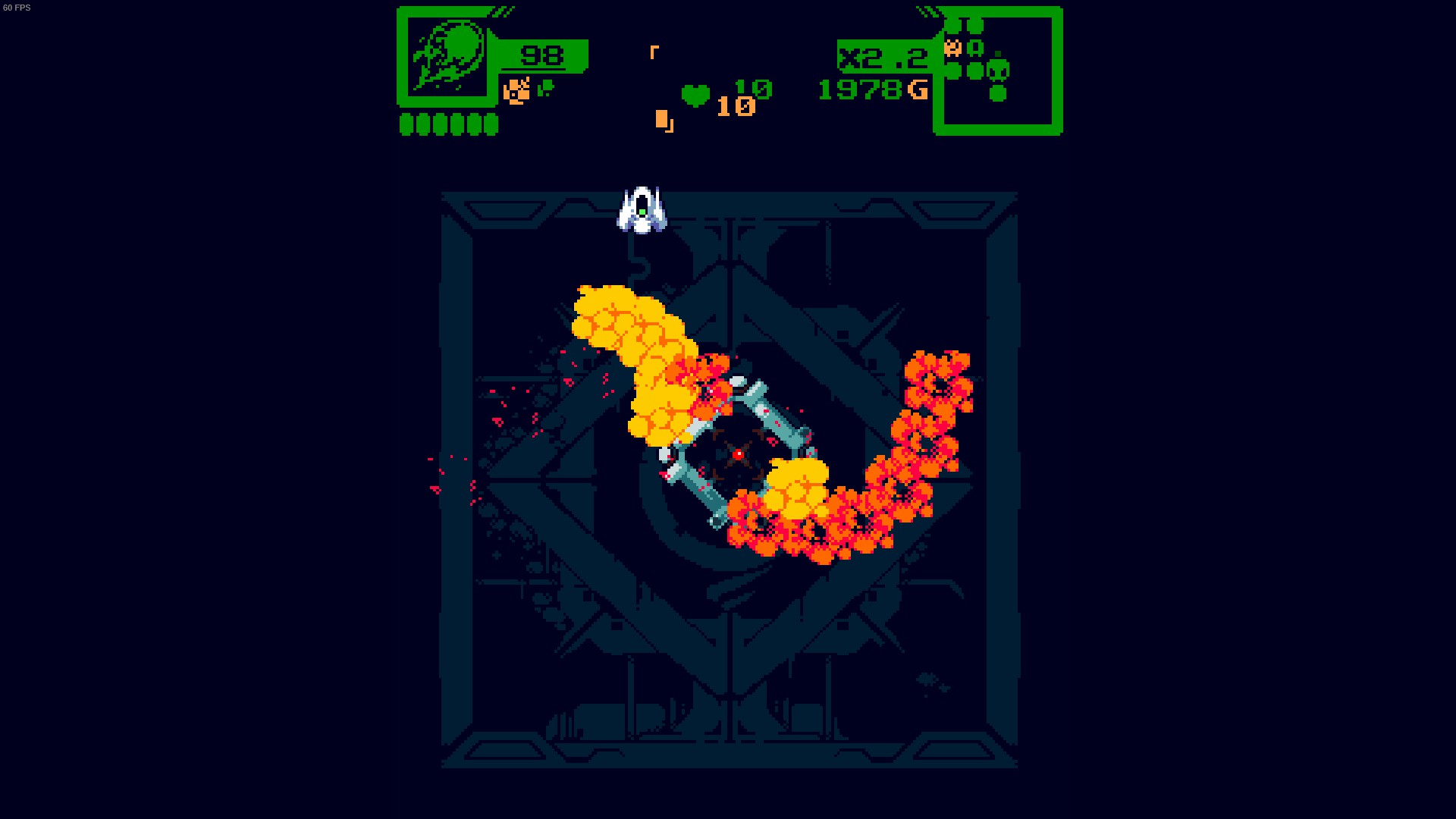This screenshot has width=1456, height=819.
Task: Expand the score 98 panel
Action: pos(541,56)
